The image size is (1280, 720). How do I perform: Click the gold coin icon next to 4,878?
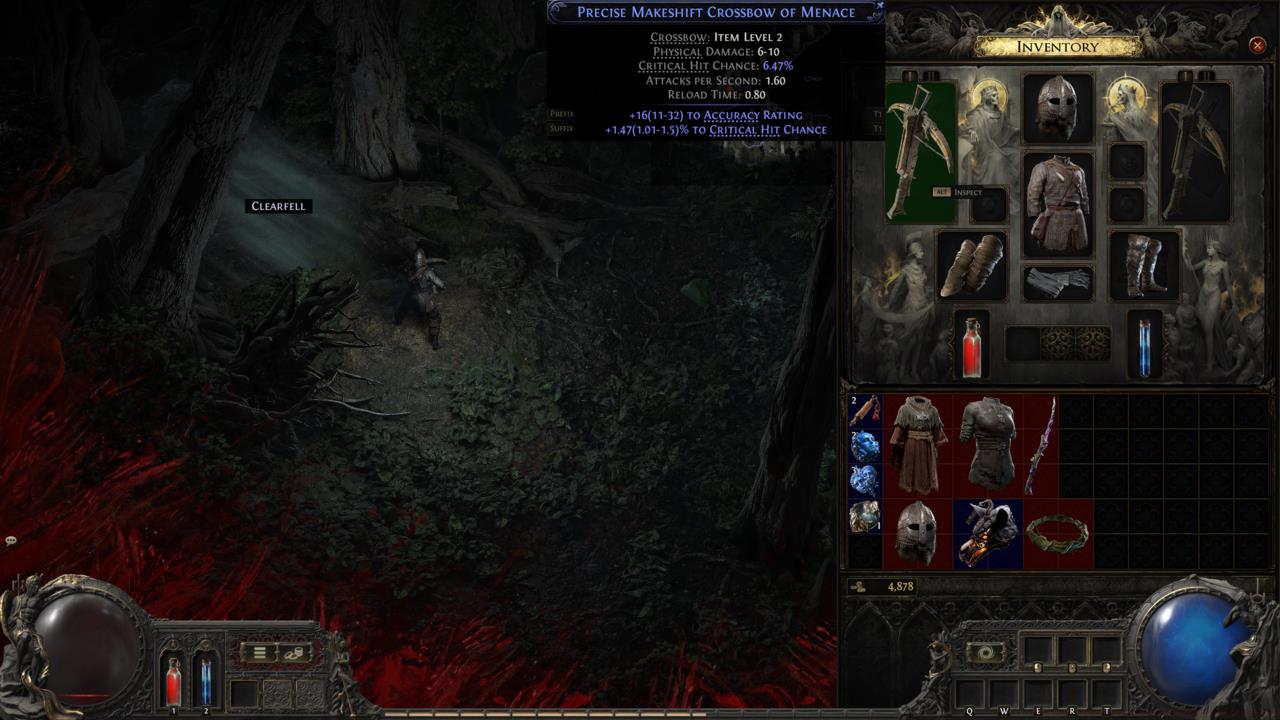(x=859, y=587)
